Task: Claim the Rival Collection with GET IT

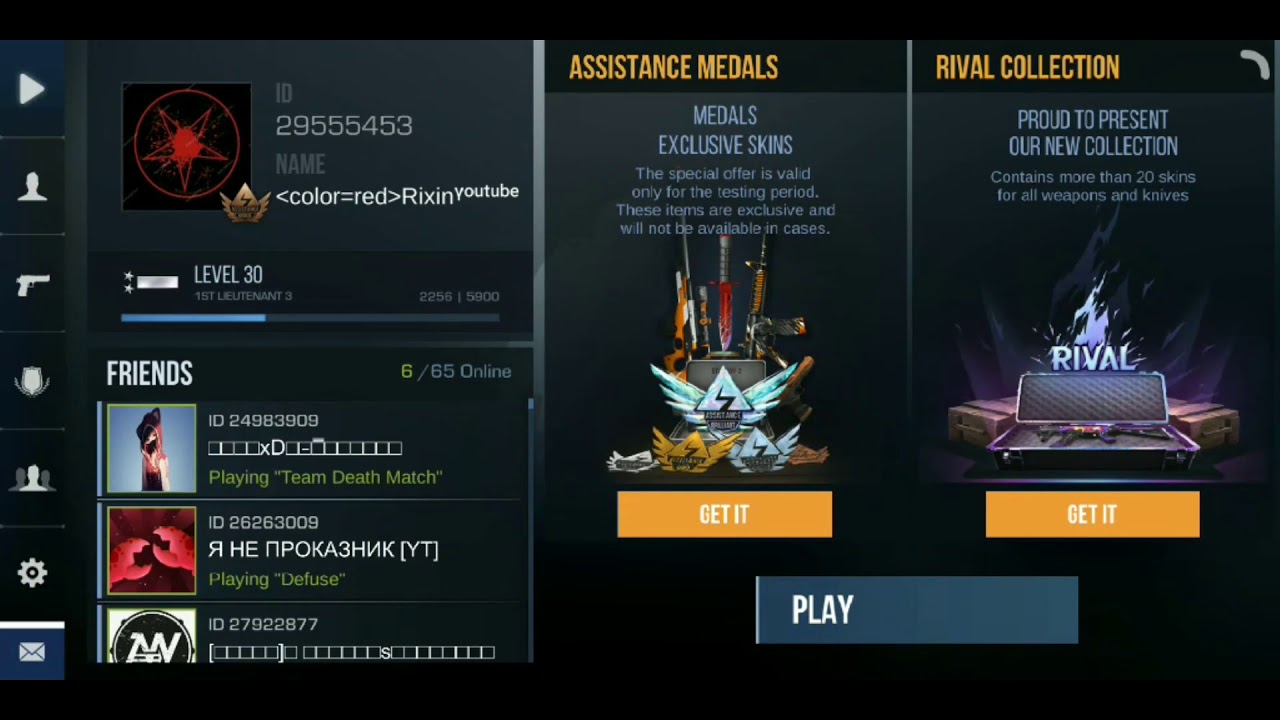Action: coord(1092,514)
